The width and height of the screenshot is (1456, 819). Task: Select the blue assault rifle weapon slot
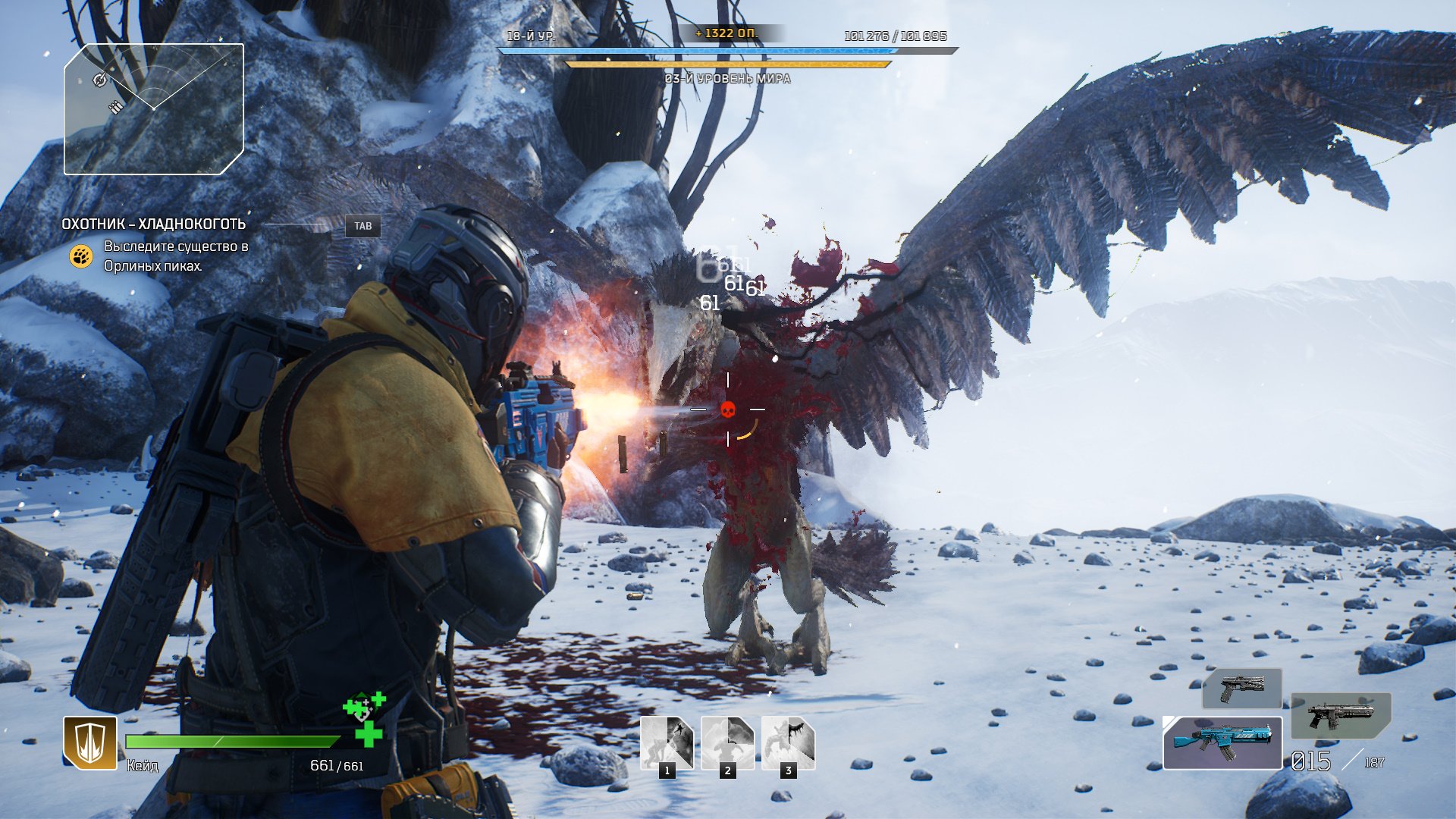pos(1222,742)
